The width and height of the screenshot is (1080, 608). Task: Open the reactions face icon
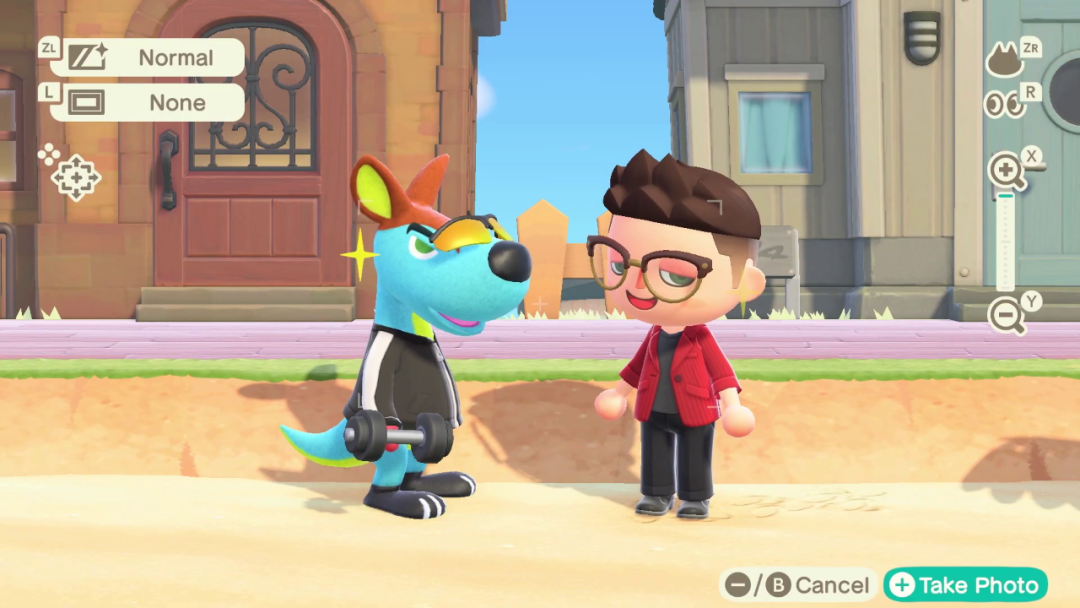tap(1004, 61)
